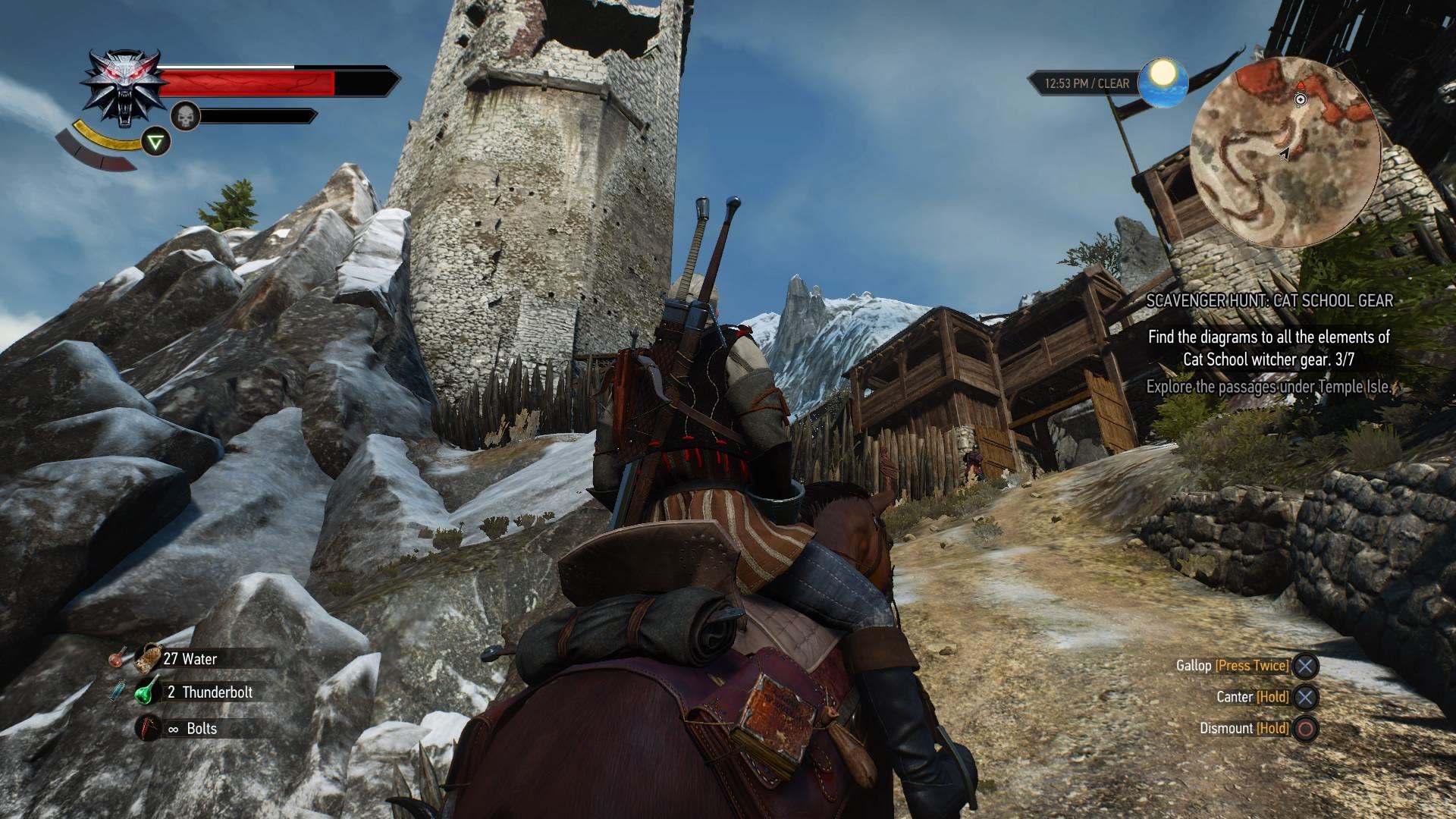Screen dimensions: 1456x819
Task: Select the Bolts crossbow ammo slot
Action: click(x=191, y=729)
